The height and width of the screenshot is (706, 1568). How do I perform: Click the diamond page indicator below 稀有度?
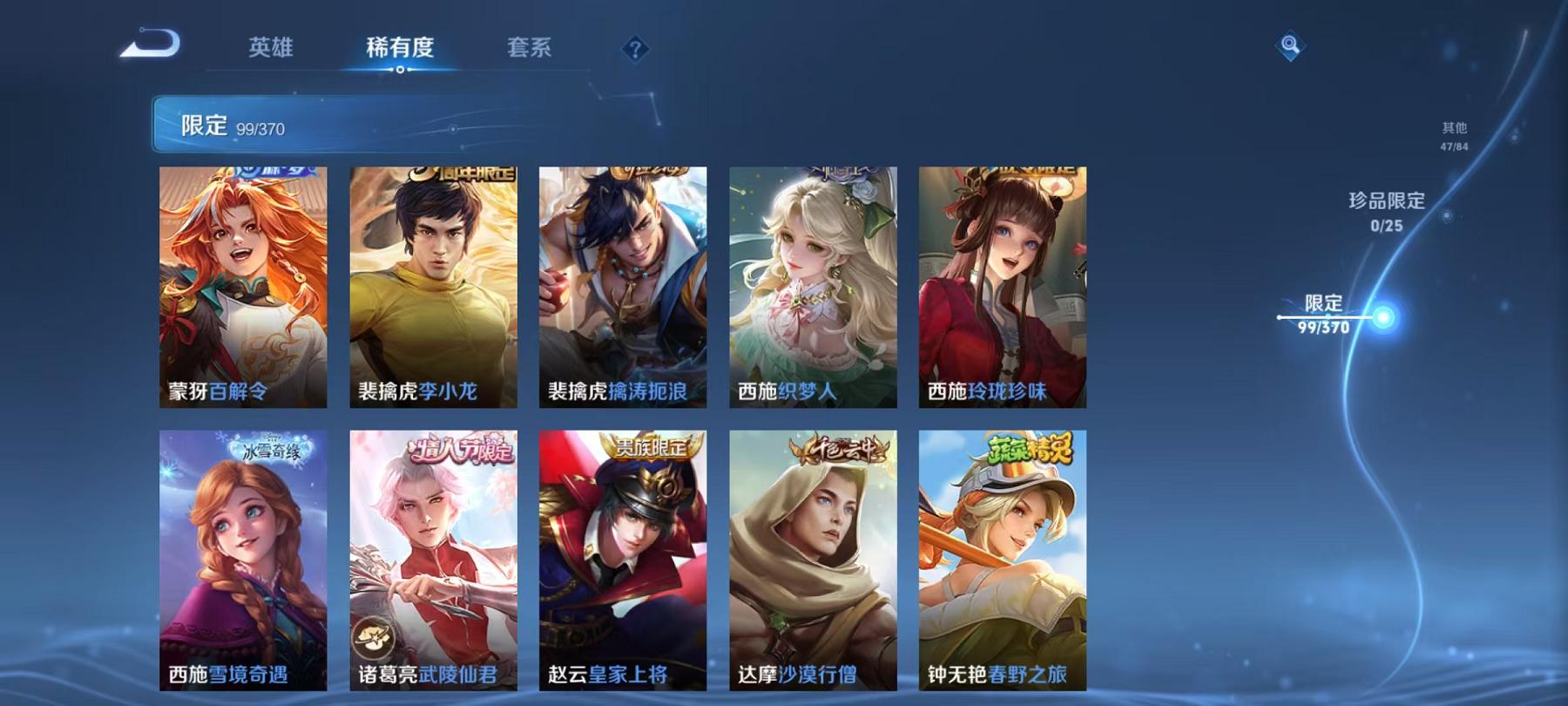[x=401, y=71]
